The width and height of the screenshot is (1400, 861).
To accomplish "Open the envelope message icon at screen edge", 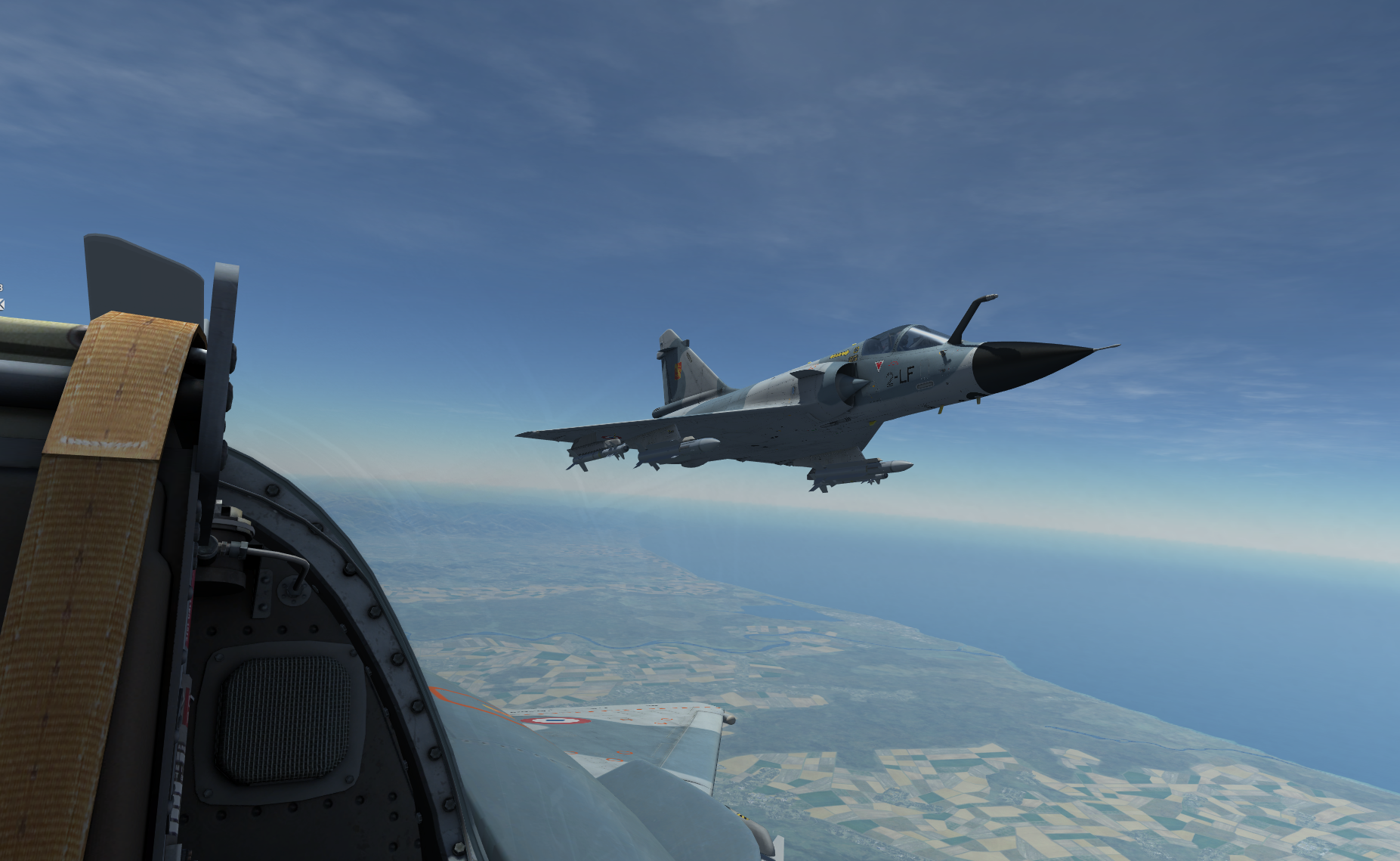I will (2, 304).
